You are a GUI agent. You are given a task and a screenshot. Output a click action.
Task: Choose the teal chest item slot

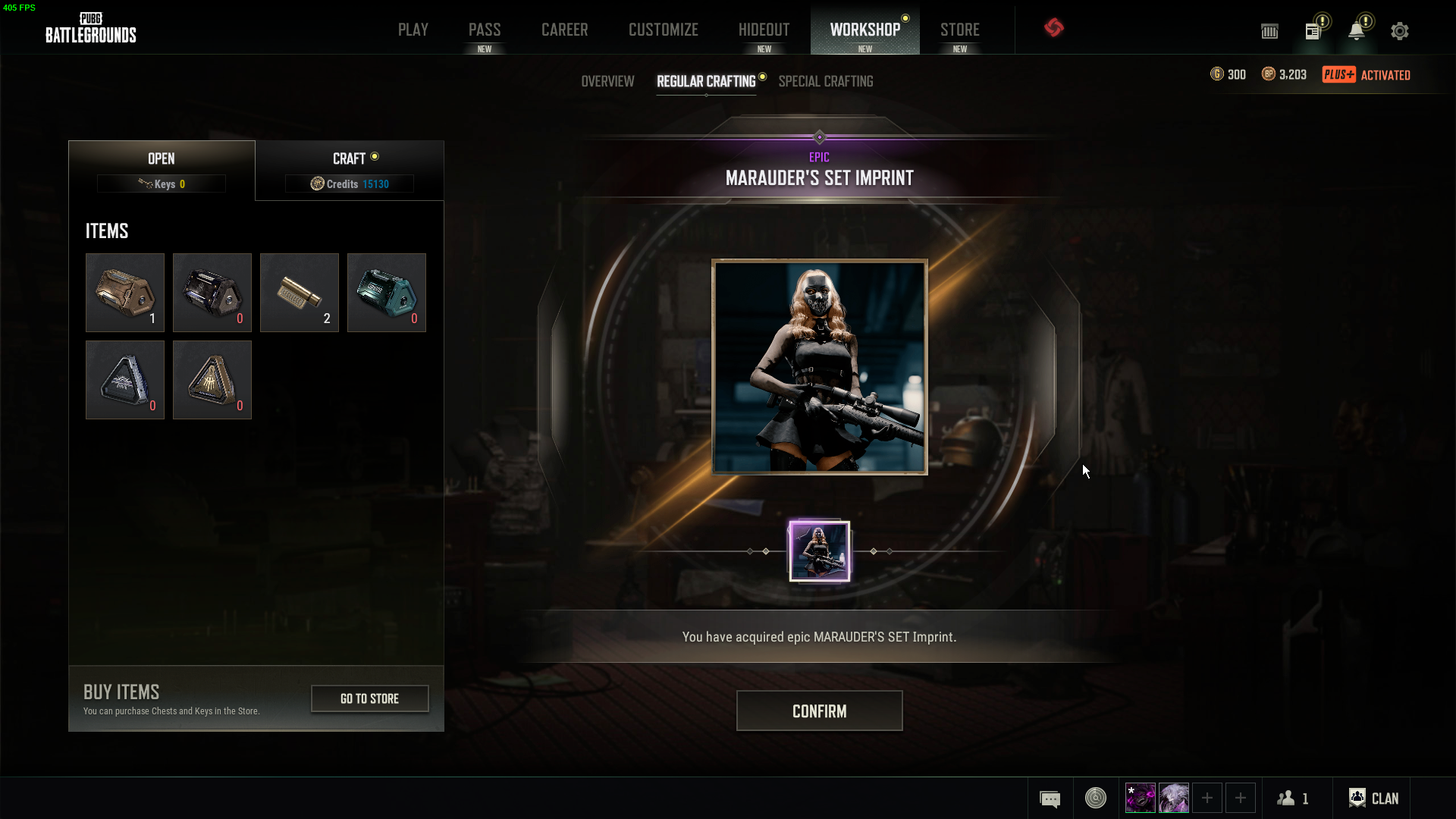click(x=387, y=293)
